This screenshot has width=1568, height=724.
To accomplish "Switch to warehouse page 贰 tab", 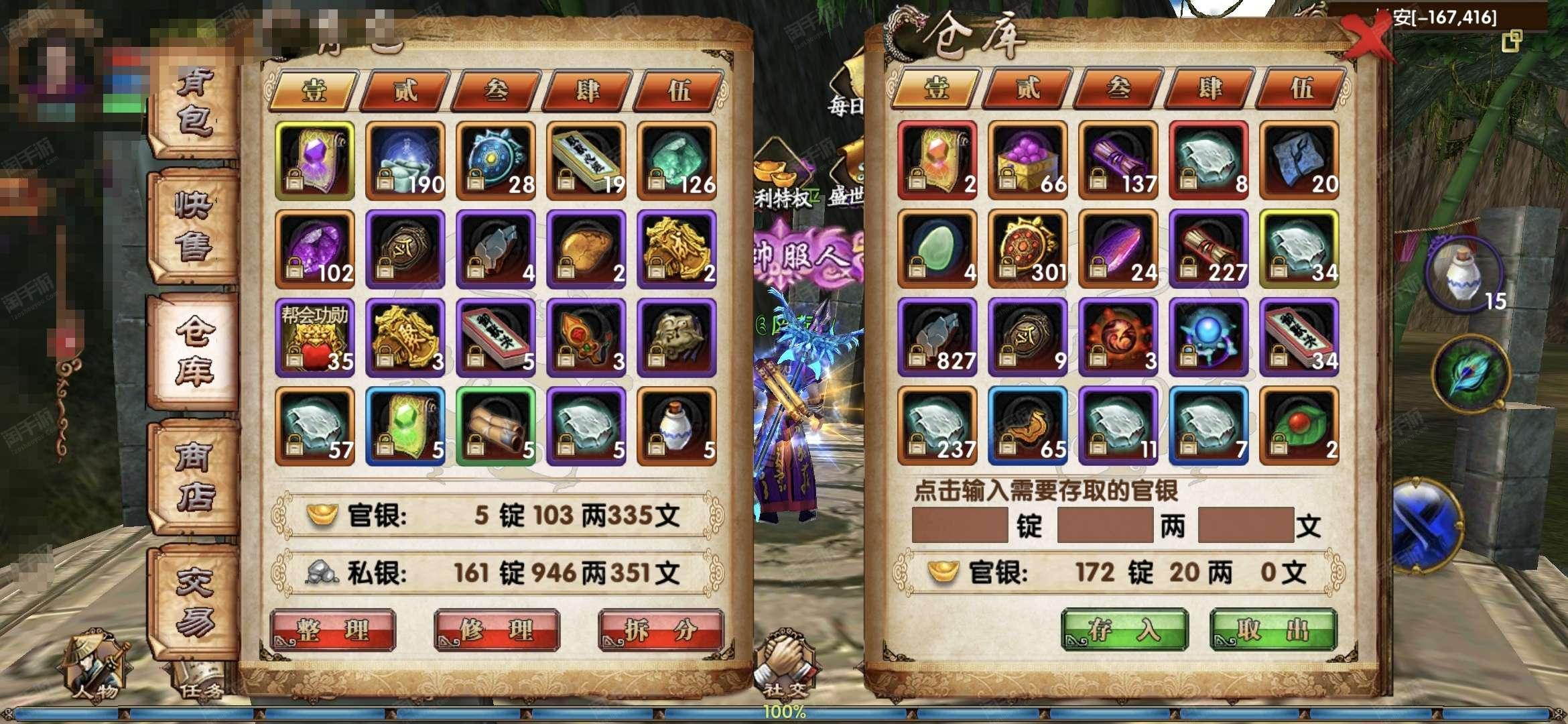I will pos(1028,88).
